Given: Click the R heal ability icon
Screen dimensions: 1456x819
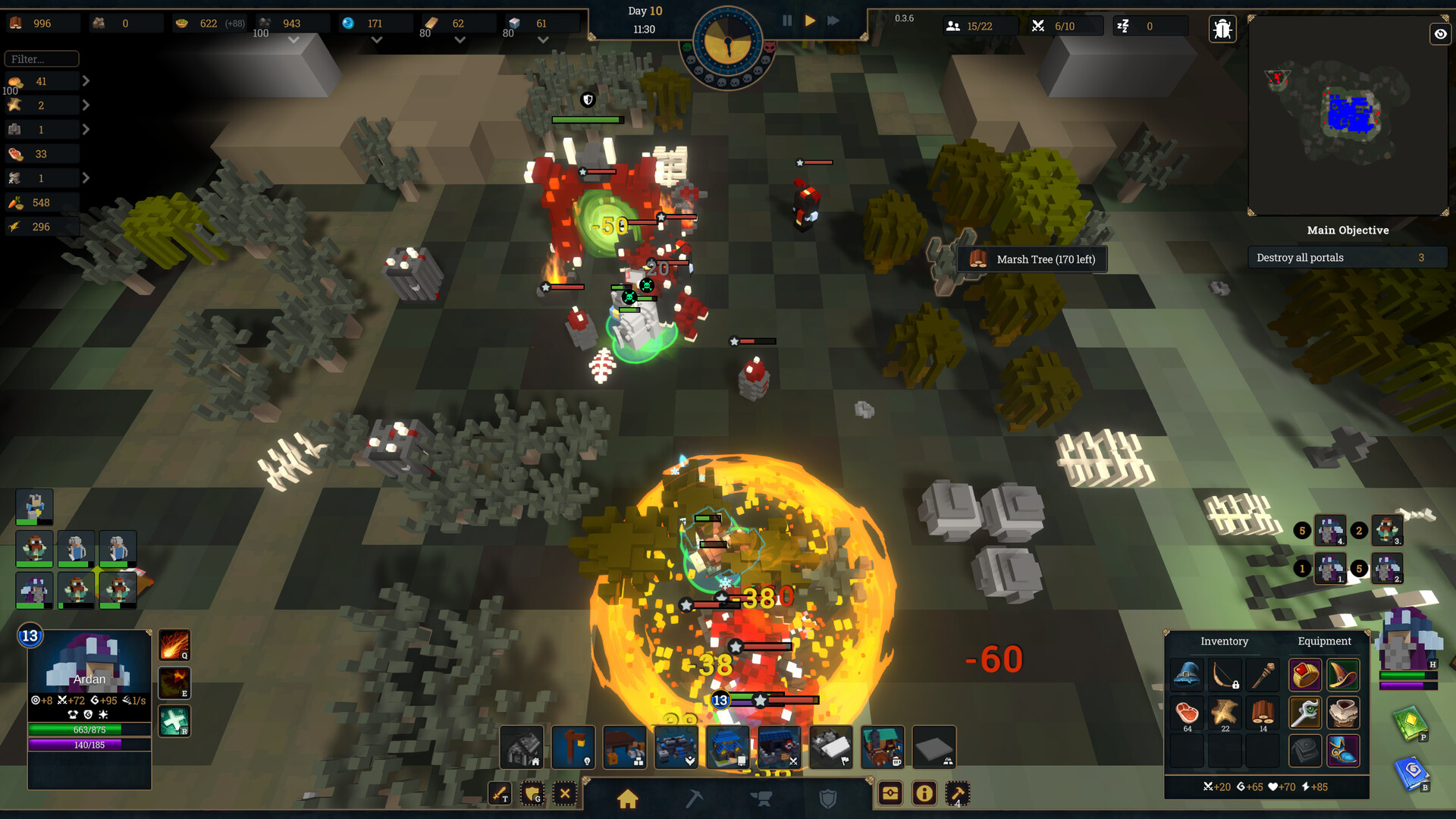Looking at the screenshot, I should (x=174, y=721).
